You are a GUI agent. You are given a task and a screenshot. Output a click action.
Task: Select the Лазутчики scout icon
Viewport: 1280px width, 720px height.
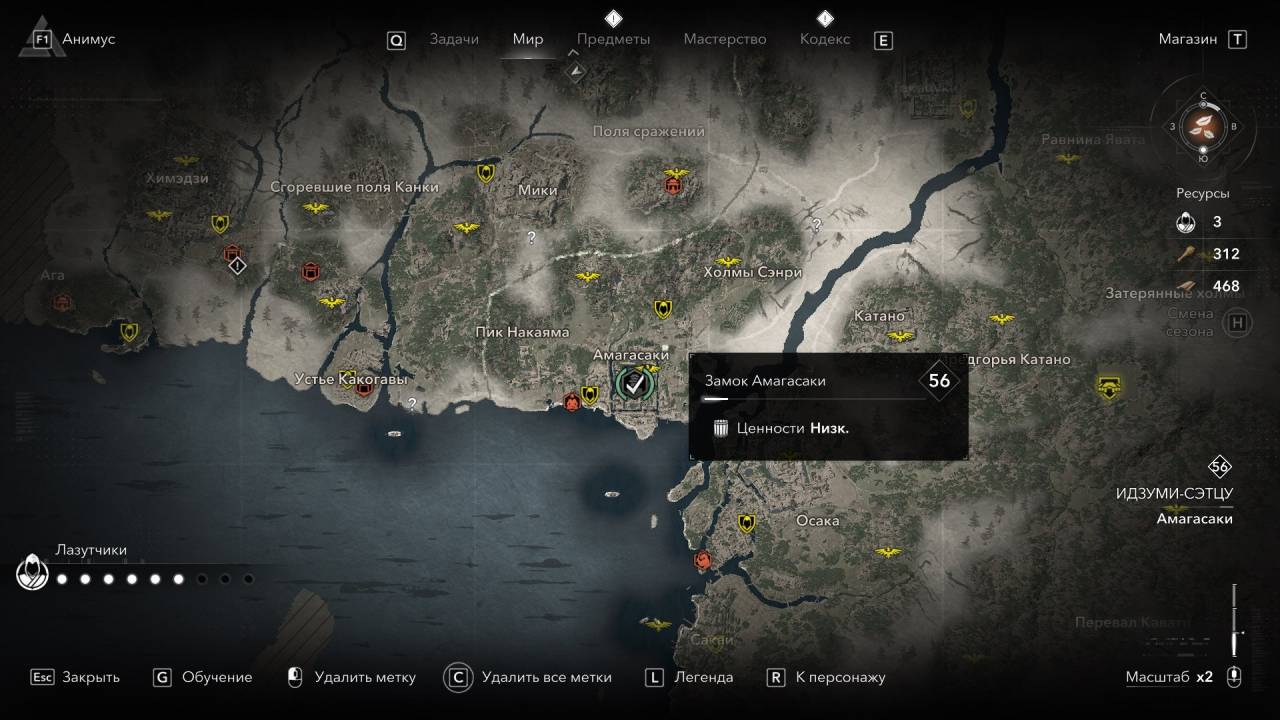(33, 573)
